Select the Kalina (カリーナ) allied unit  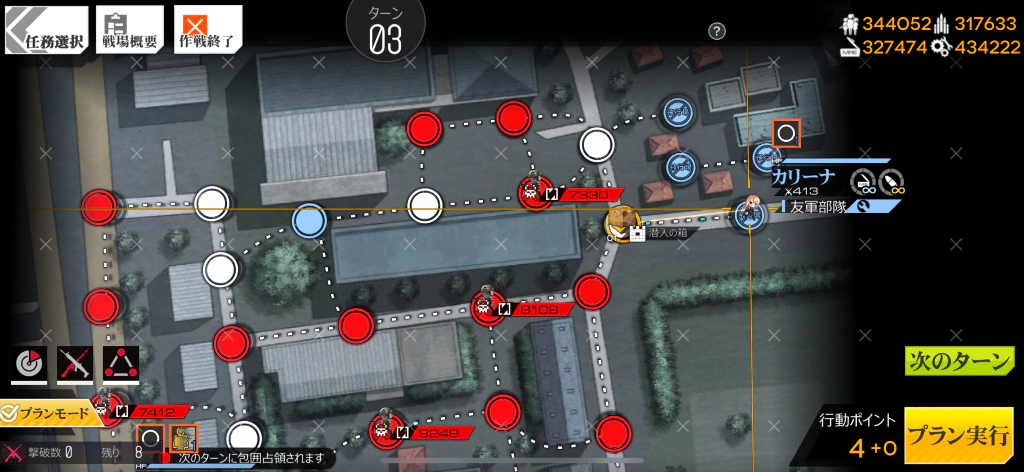click(749, 212)
